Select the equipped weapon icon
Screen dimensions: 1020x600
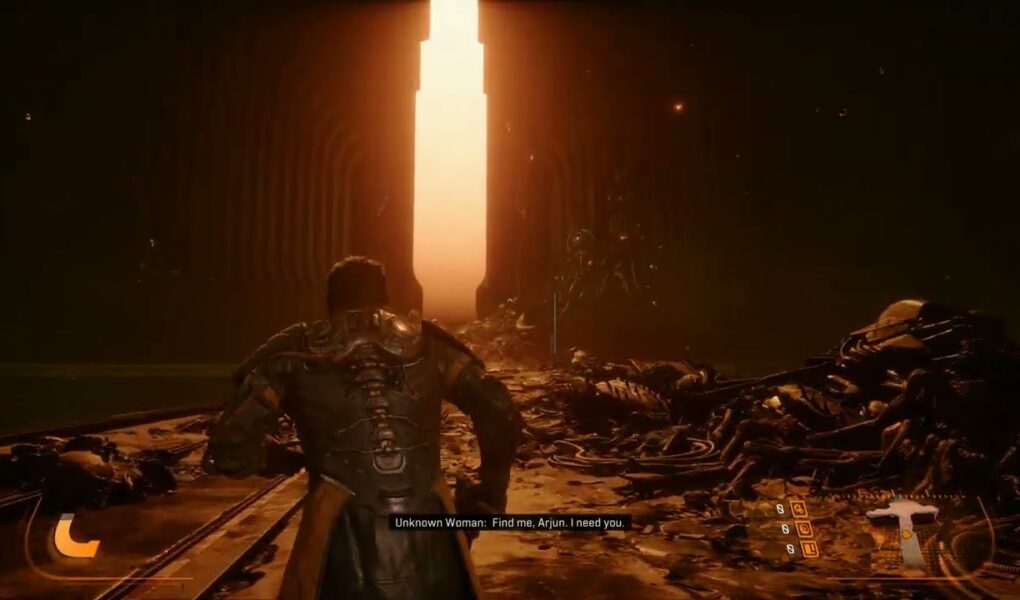[x=904, y=532]
